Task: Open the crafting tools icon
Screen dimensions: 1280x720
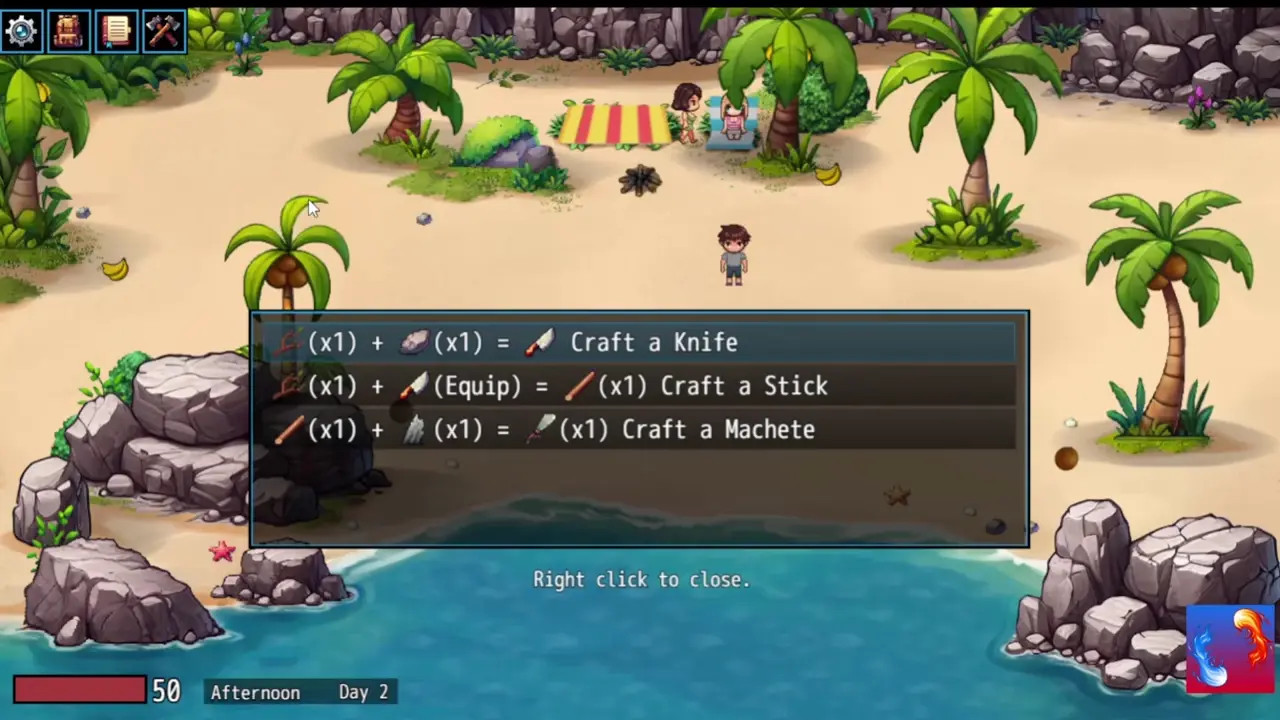Action: click(163, 31)
